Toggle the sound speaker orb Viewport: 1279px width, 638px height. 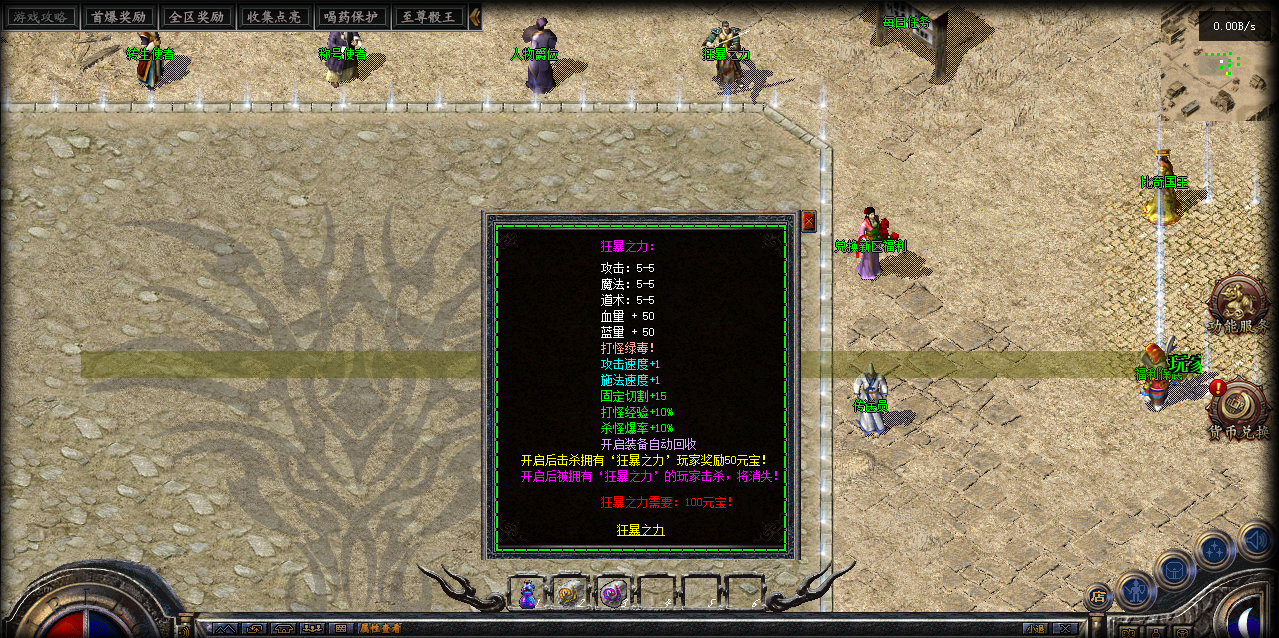click(1254, 541)
